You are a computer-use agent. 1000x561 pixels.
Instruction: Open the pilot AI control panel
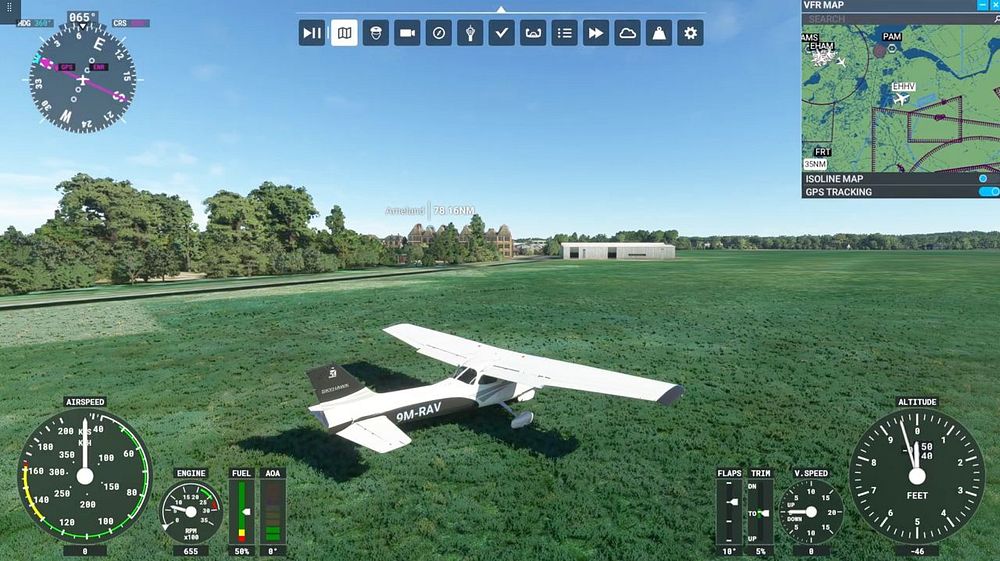pyautogui.click(x=376, y=33)
